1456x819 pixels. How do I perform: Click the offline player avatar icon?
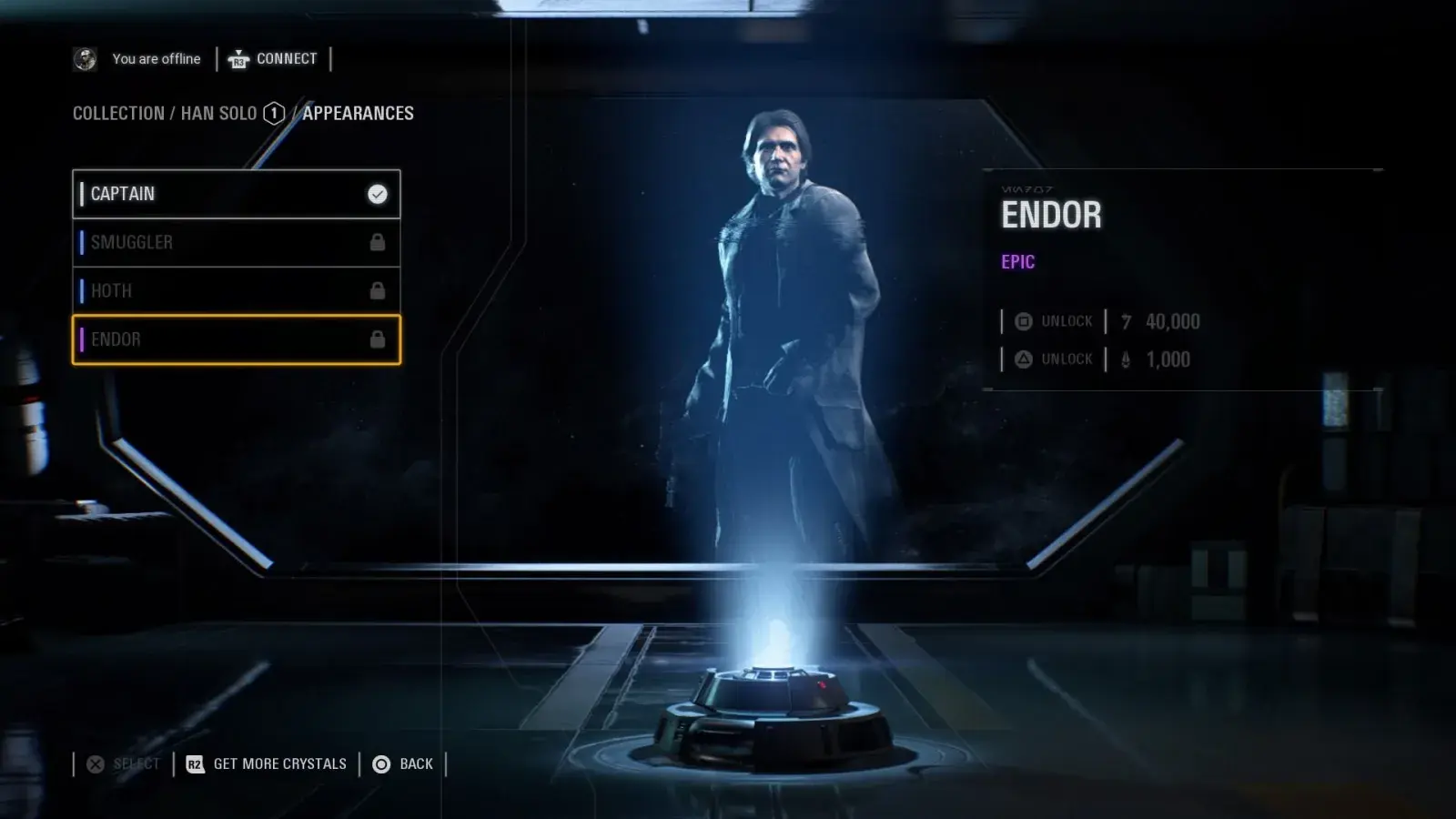click(85, 59)
